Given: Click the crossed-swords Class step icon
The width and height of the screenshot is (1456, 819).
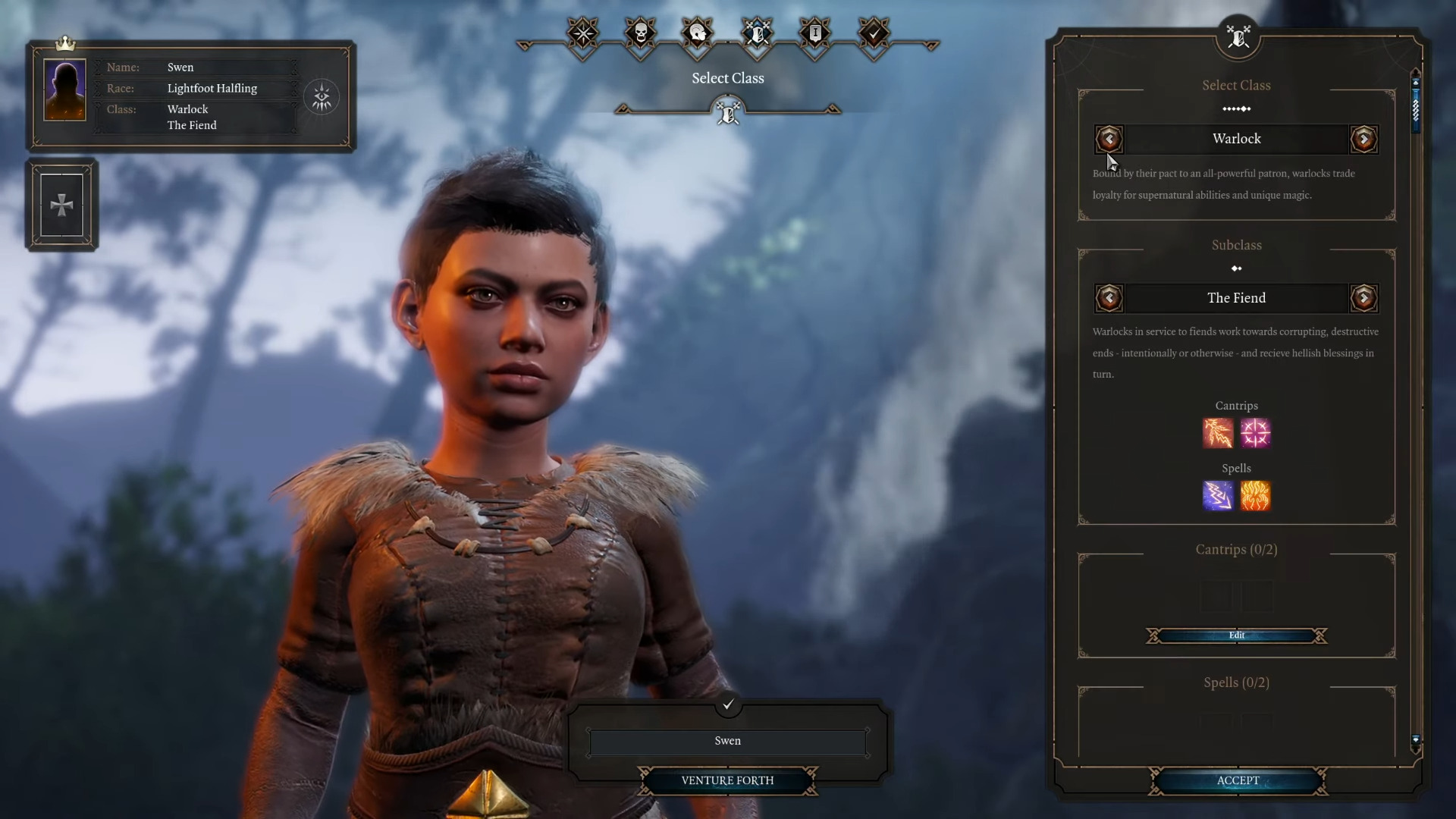Looking at the screenshot, I should pos(757,33).
